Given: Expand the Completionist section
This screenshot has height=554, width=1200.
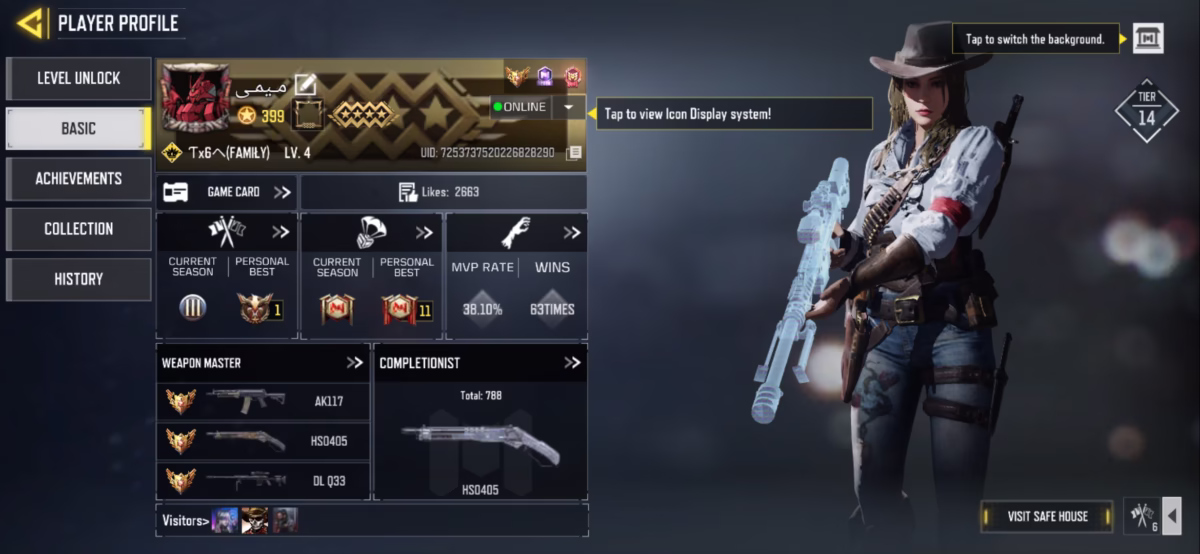Looking at the screenshot, I should coord(571,363).
